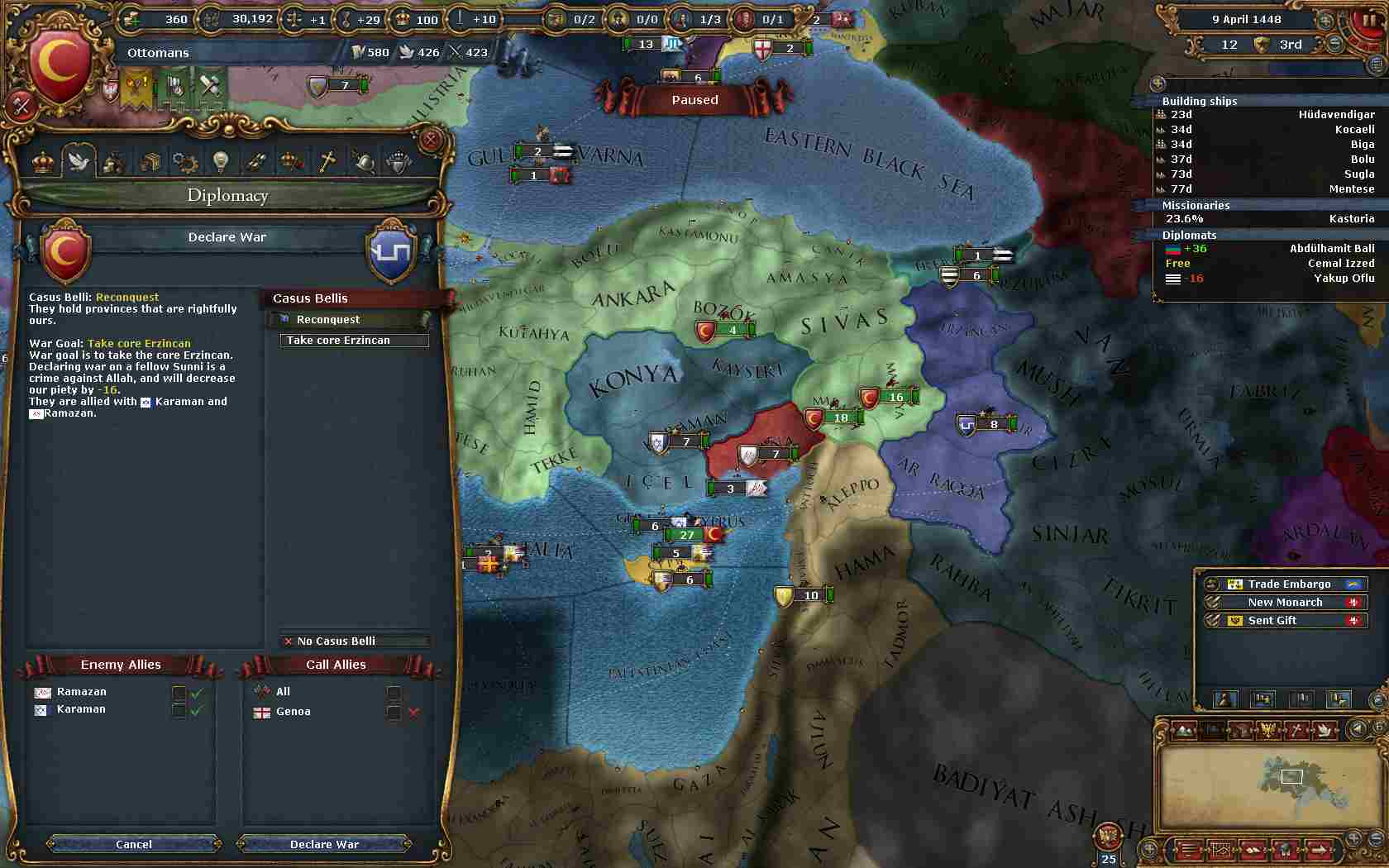Tick the Call Allies 'All' checkbox
This screenshot has height=868, width=1389.
(x=394, y=692)
